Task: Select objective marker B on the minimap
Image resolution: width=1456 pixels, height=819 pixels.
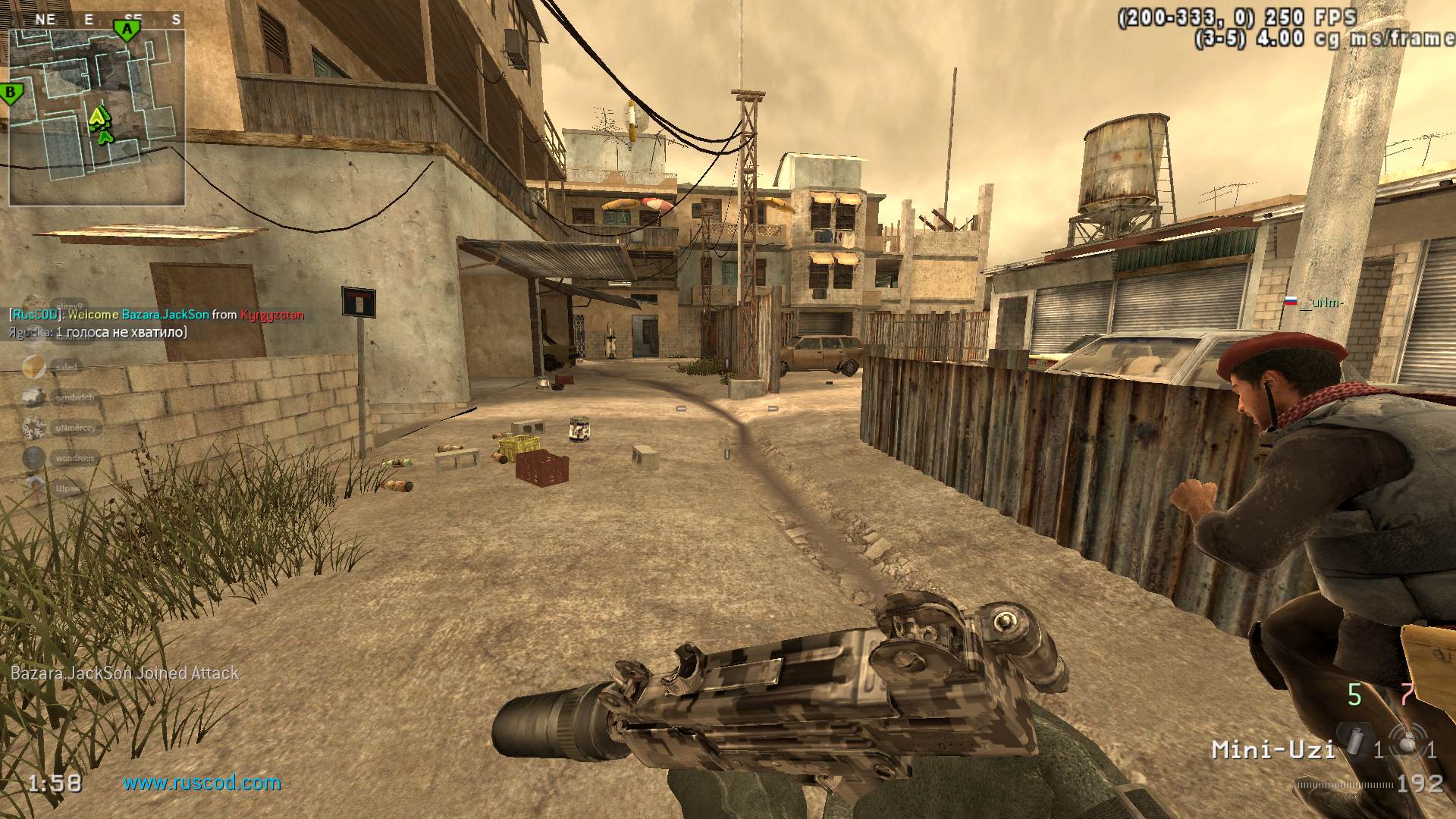Action: pos(12,94)
